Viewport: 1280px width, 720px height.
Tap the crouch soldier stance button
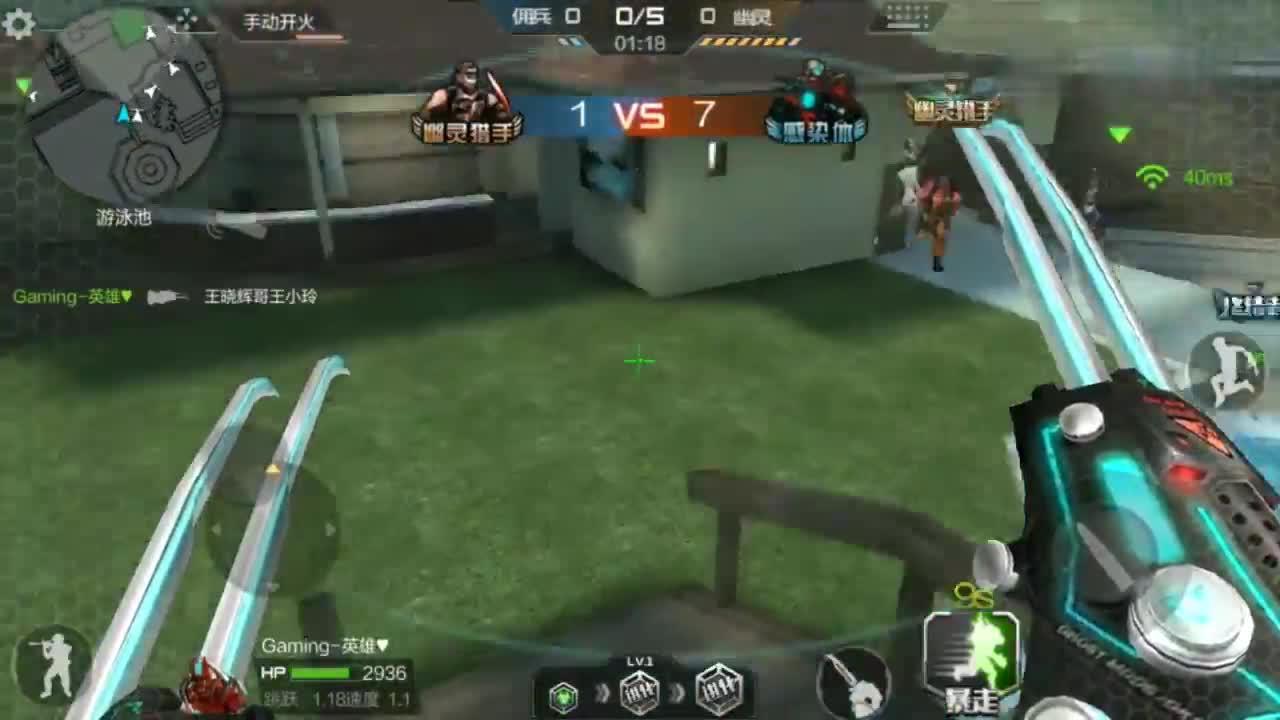(x=52, y=664)
